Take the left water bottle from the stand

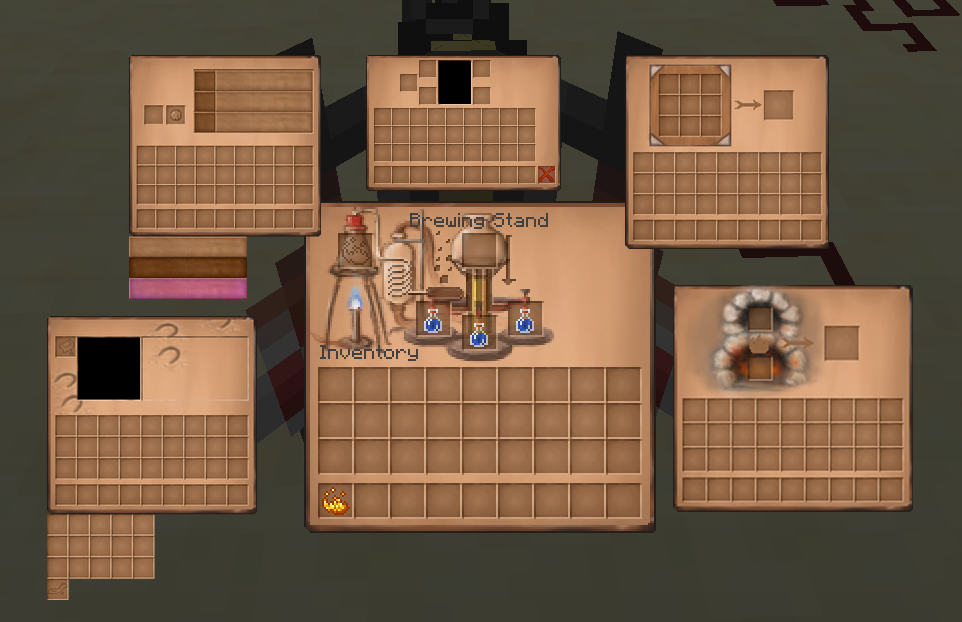coord(433,323)
